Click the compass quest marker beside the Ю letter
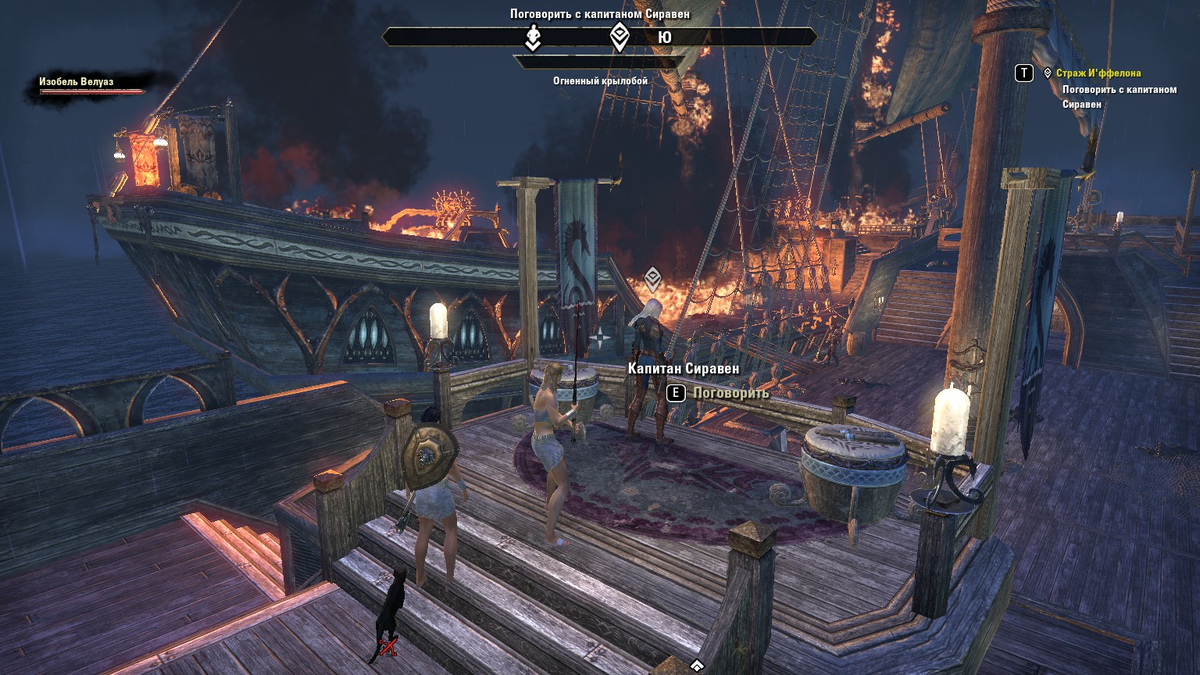This screenshot has height=675, width=1200. pyautogui.click(x=620, y=37)
